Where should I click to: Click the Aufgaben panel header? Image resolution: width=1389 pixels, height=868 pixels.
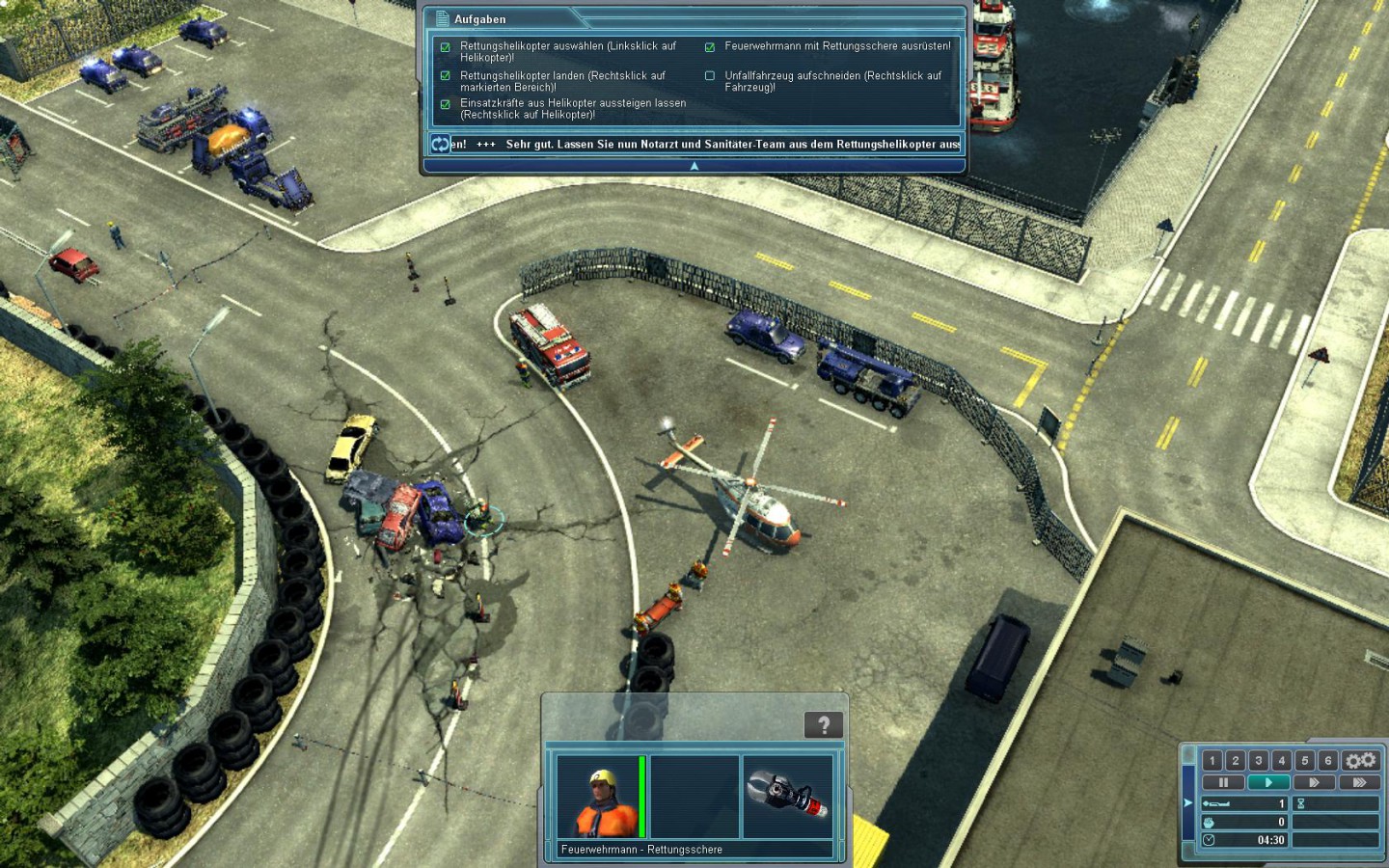tap(480, 19)
